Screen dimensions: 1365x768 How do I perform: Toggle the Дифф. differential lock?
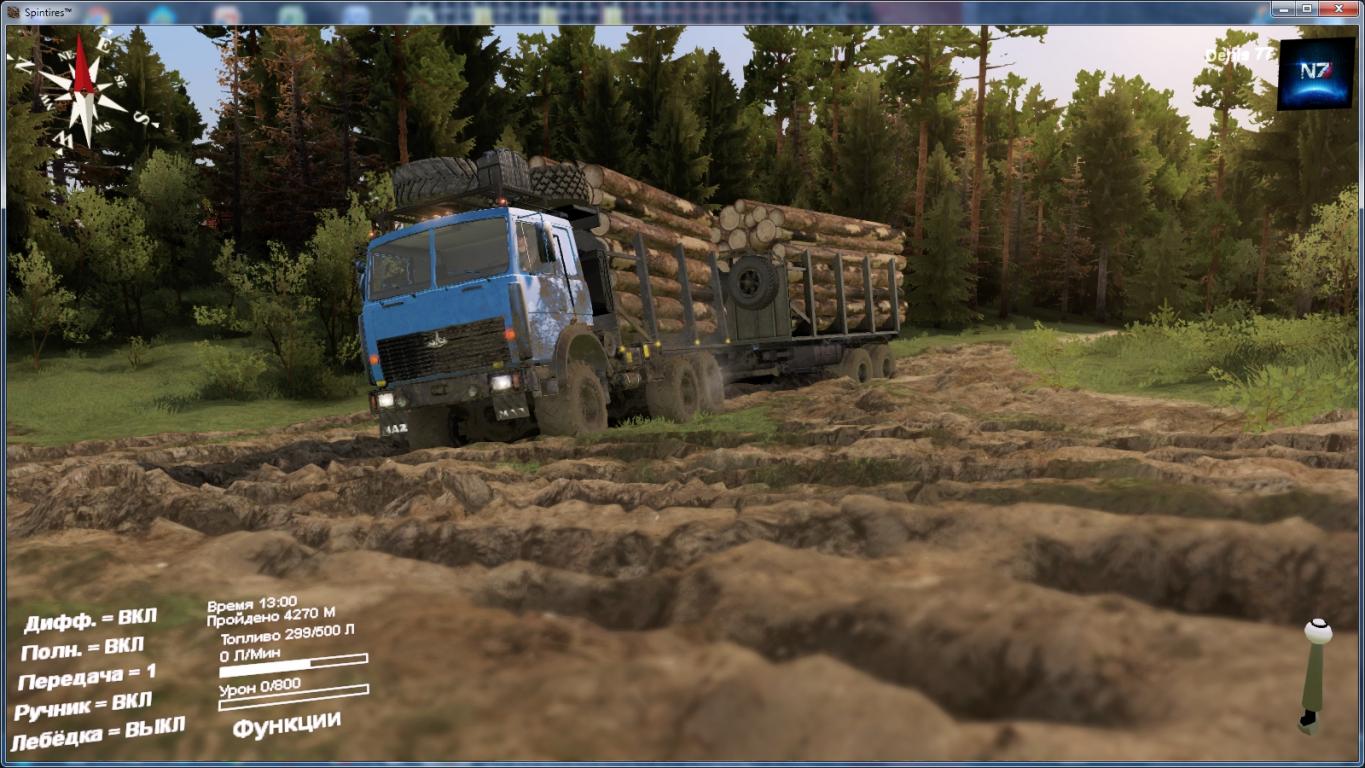(x=90, y=620)
